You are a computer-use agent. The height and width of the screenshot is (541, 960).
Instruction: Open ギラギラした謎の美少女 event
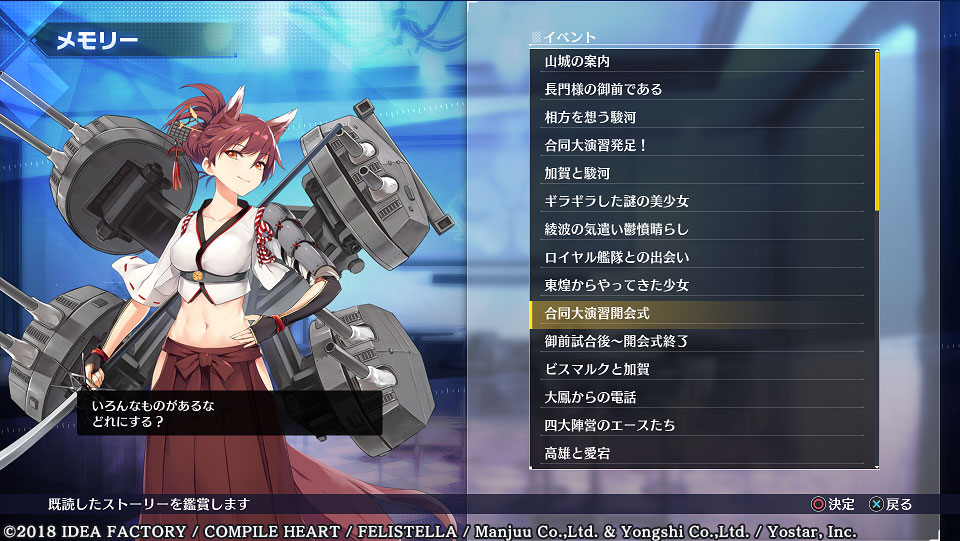pos(702,201)
